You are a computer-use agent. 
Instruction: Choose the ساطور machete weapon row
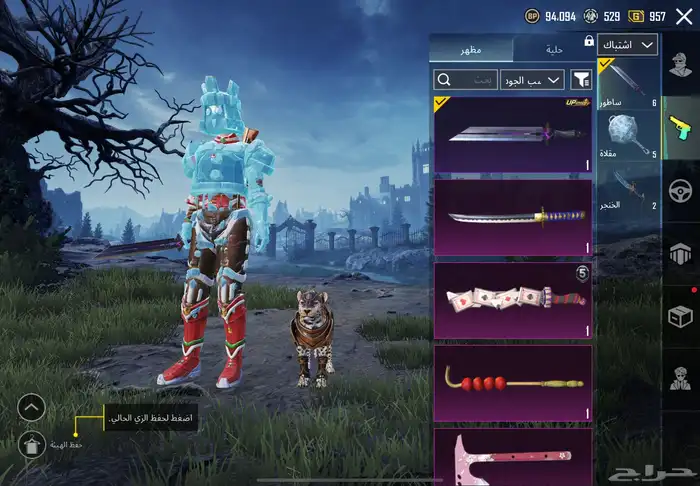click(628, 83)
